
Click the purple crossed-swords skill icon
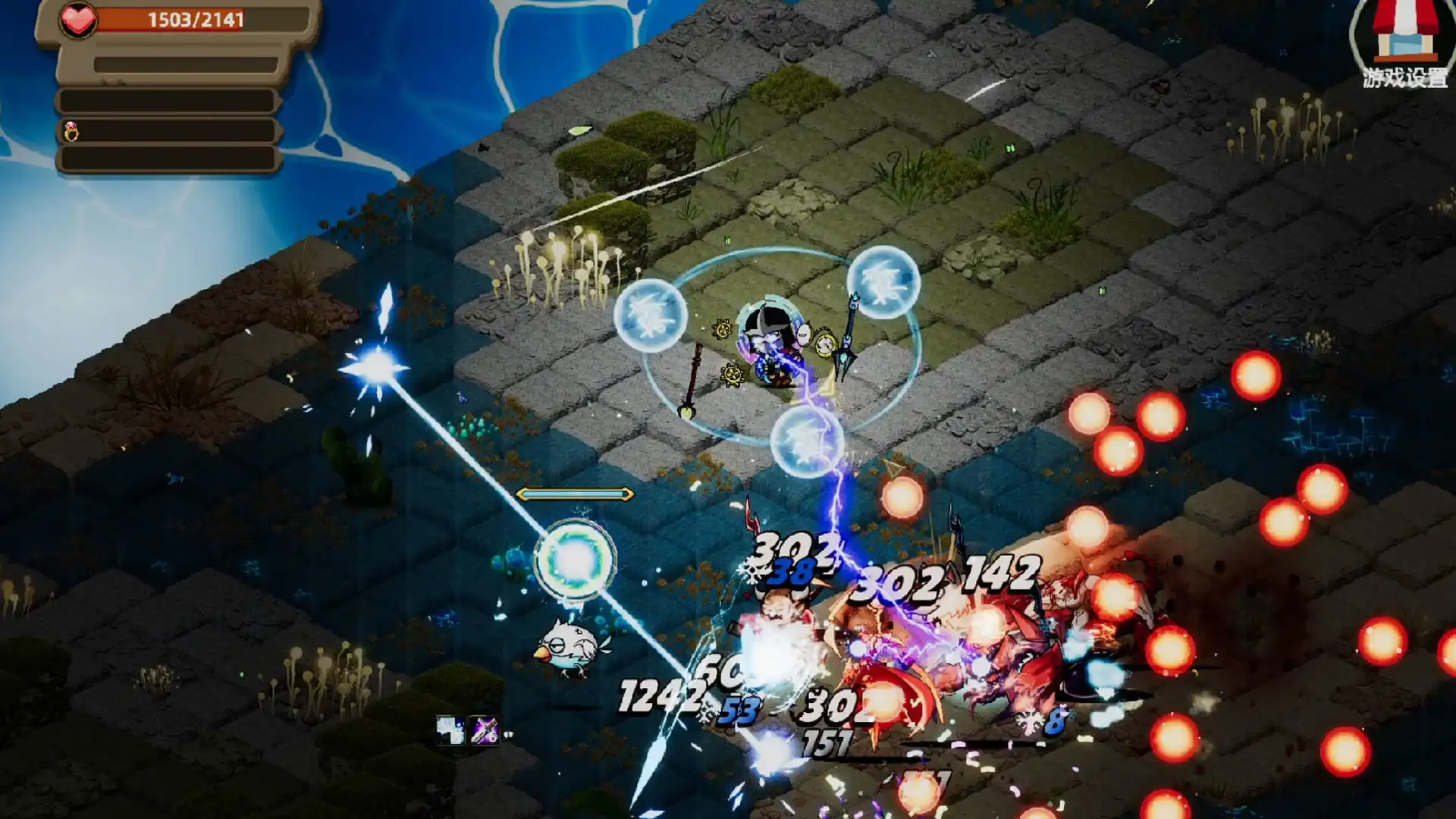click(484, 730)
